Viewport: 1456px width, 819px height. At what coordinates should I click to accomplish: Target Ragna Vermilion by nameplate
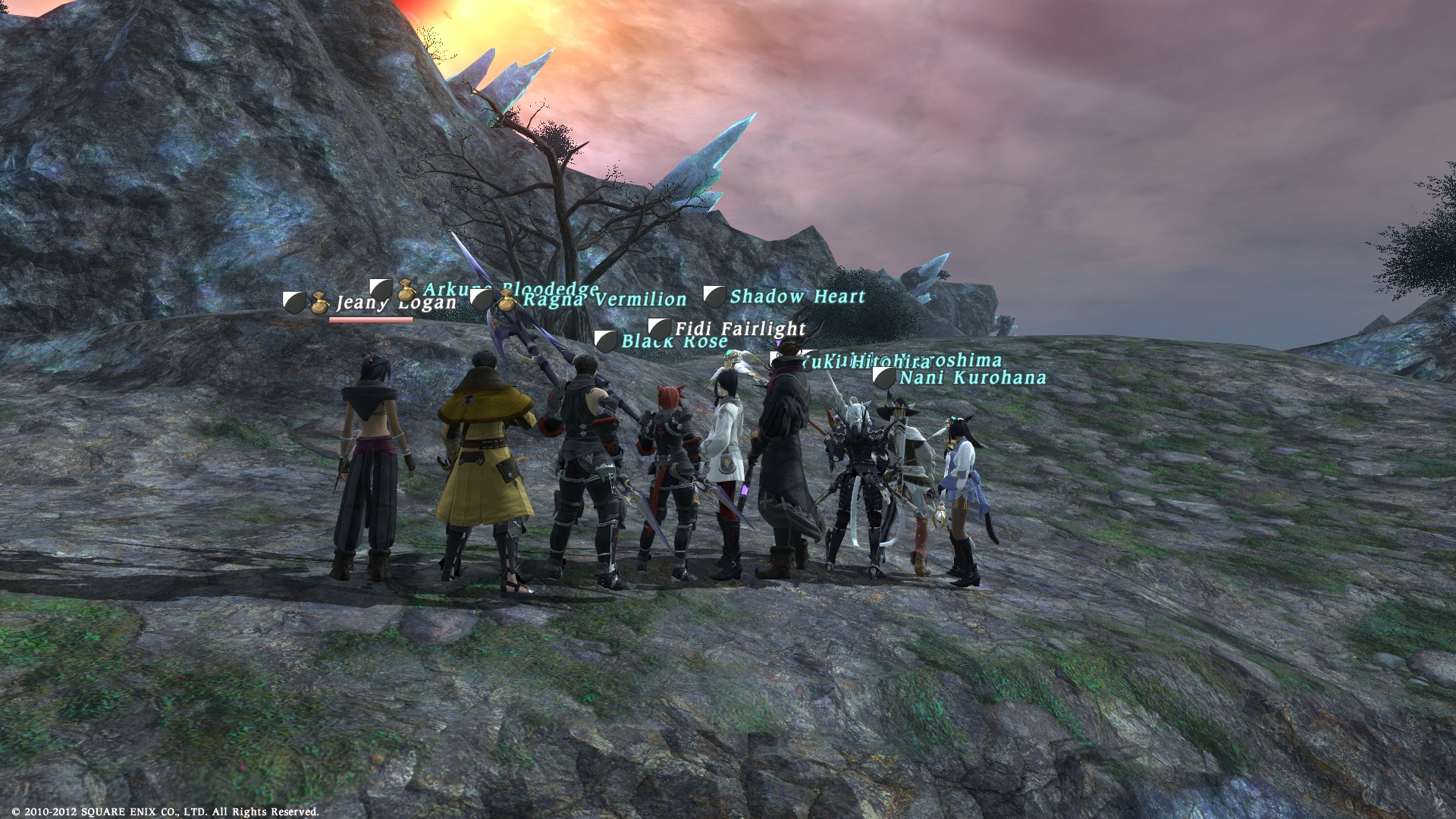[x=604, y=300]
